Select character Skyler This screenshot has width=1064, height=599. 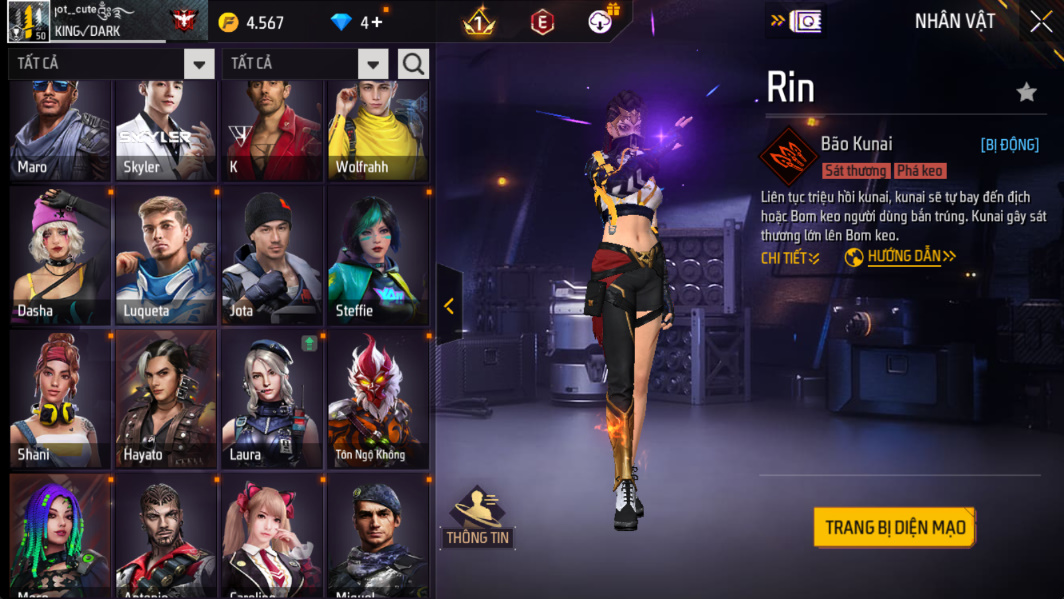tap(166, 130)
